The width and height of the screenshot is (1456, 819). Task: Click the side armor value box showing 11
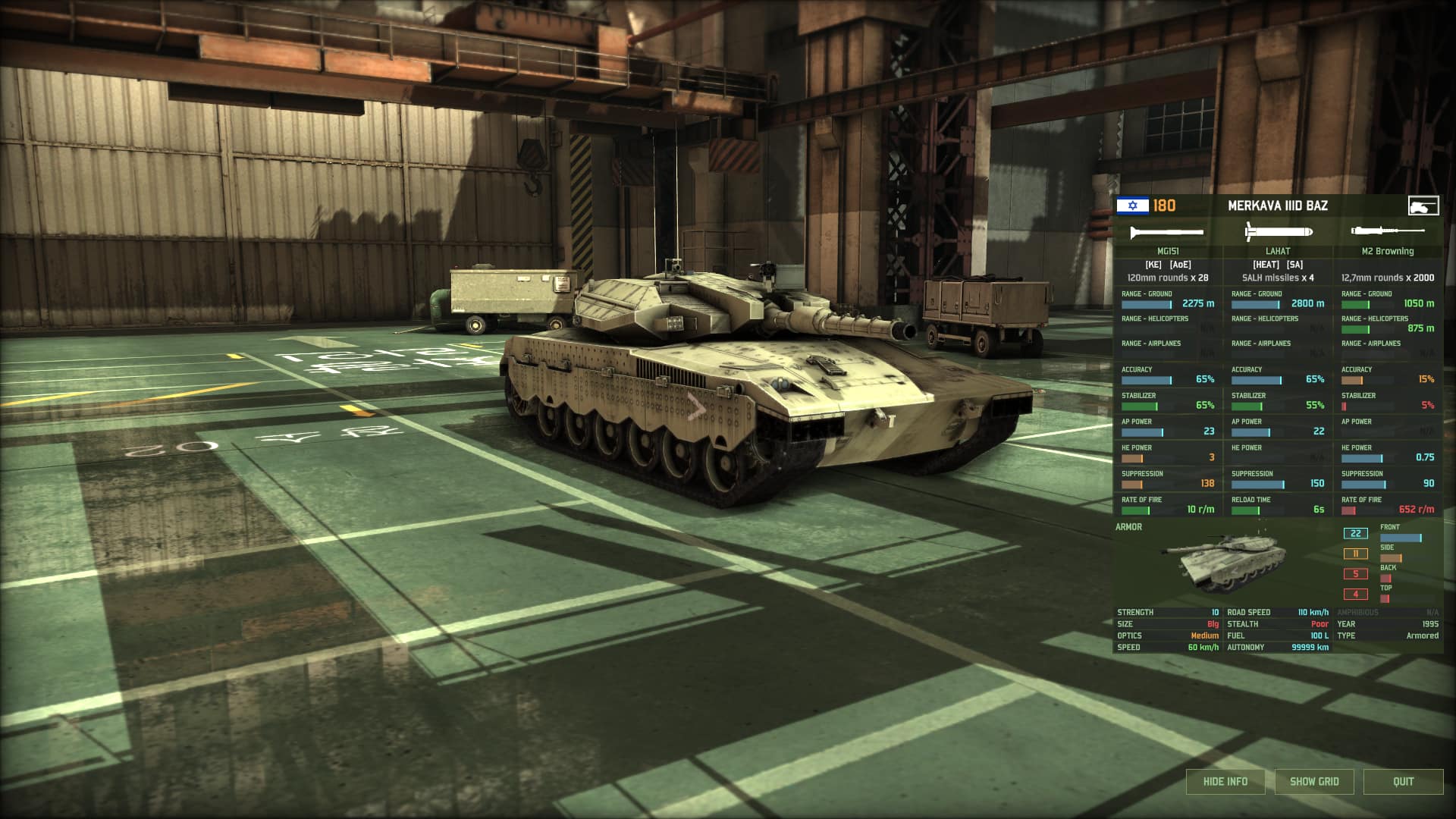pos(1354,554)
